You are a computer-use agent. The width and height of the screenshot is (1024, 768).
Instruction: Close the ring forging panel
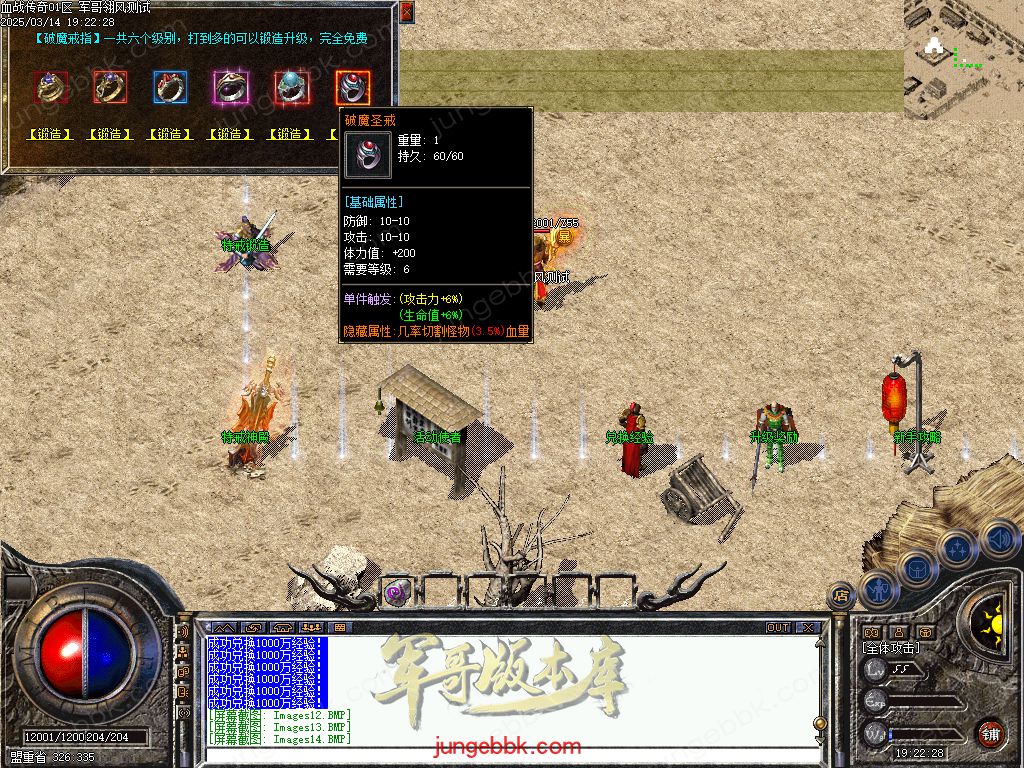click(x=406, y=12)
